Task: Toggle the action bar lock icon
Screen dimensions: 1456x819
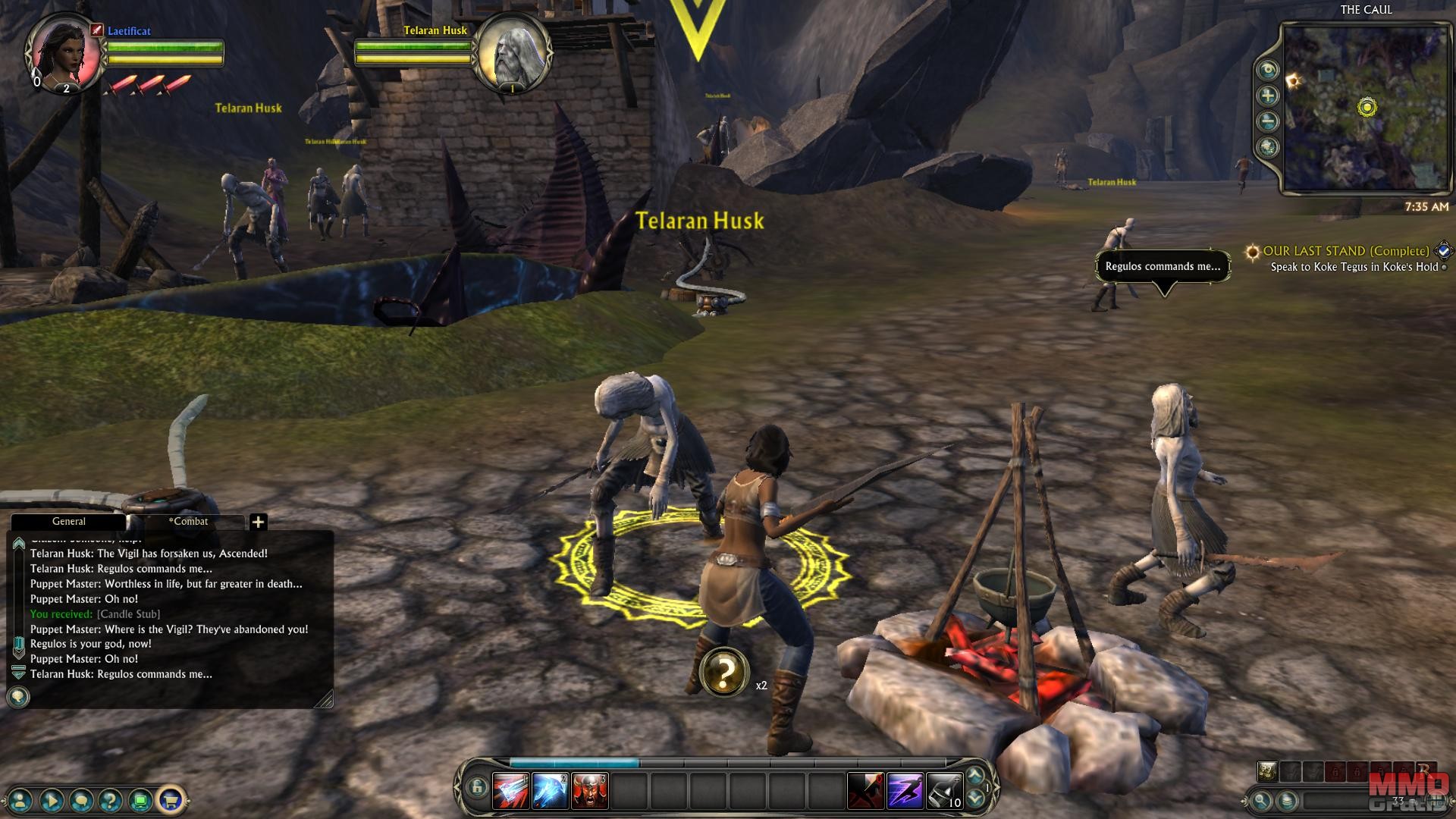Action: tap(476, 788)
